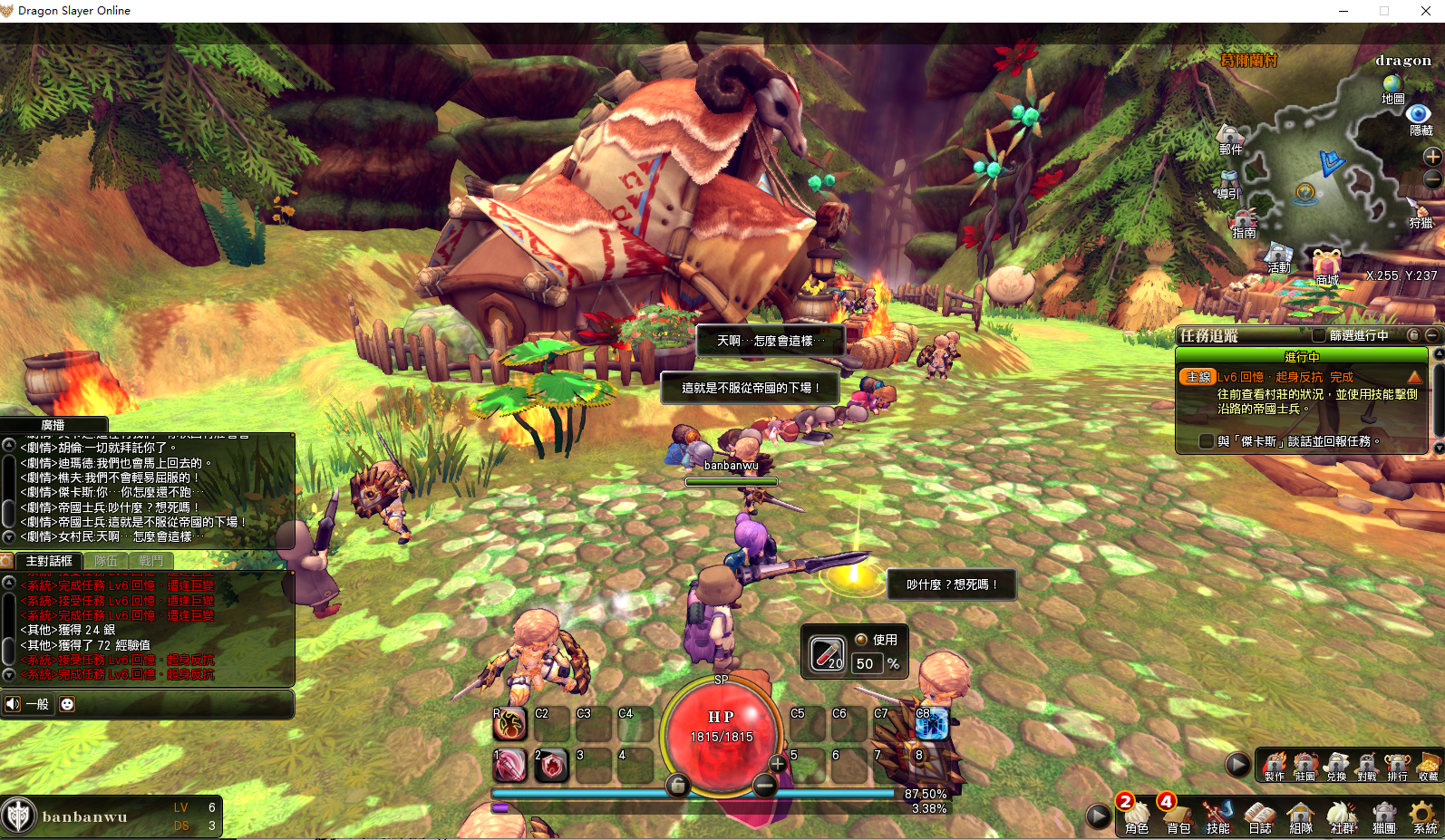Select the Lv6 回憶·起身反抗 quest entry
Viewport: 1445px width, 840px height.
tap(1285, 377)
